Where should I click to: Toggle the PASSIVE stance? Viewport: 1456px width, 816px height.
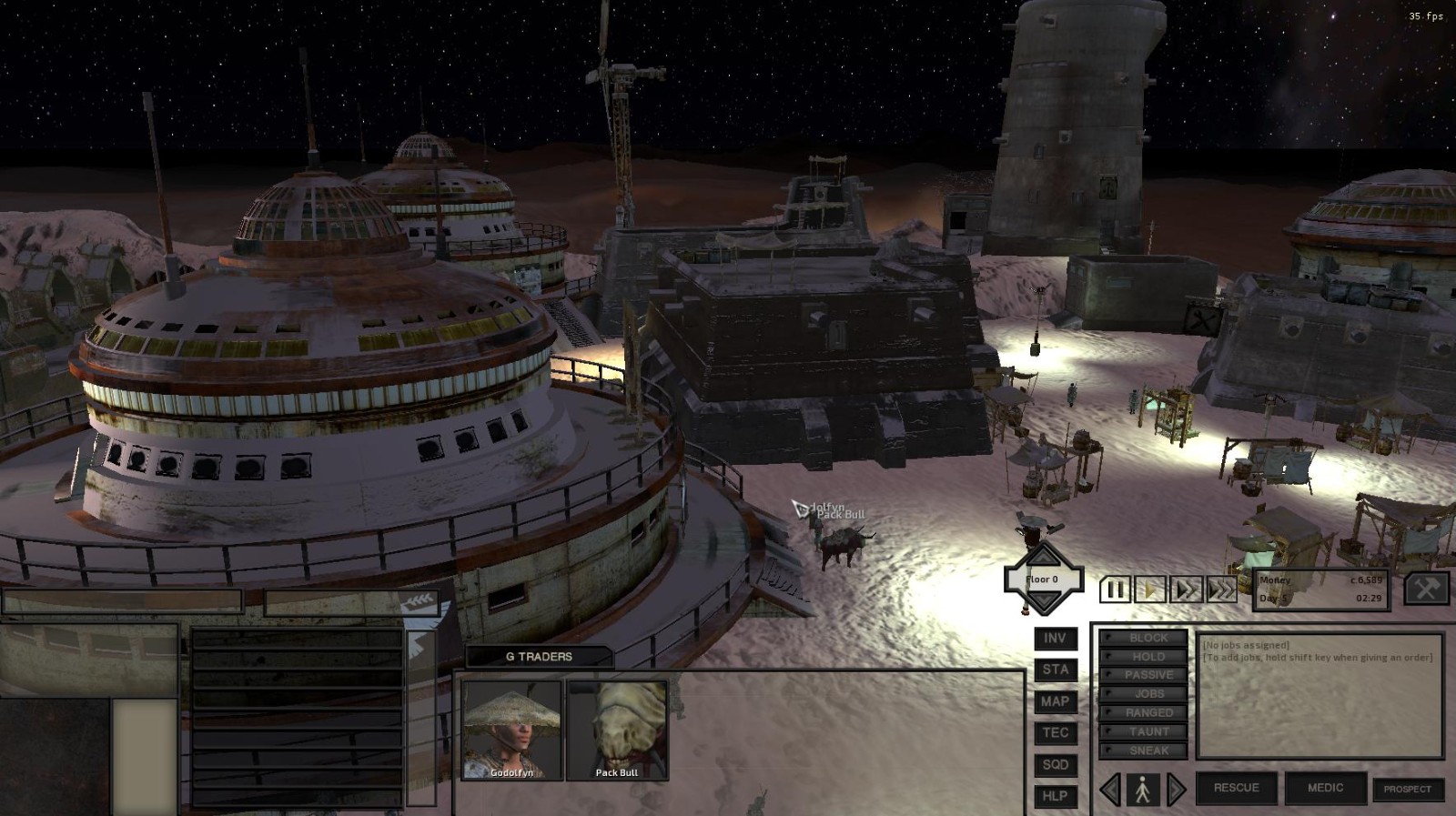click(1144, 675)
